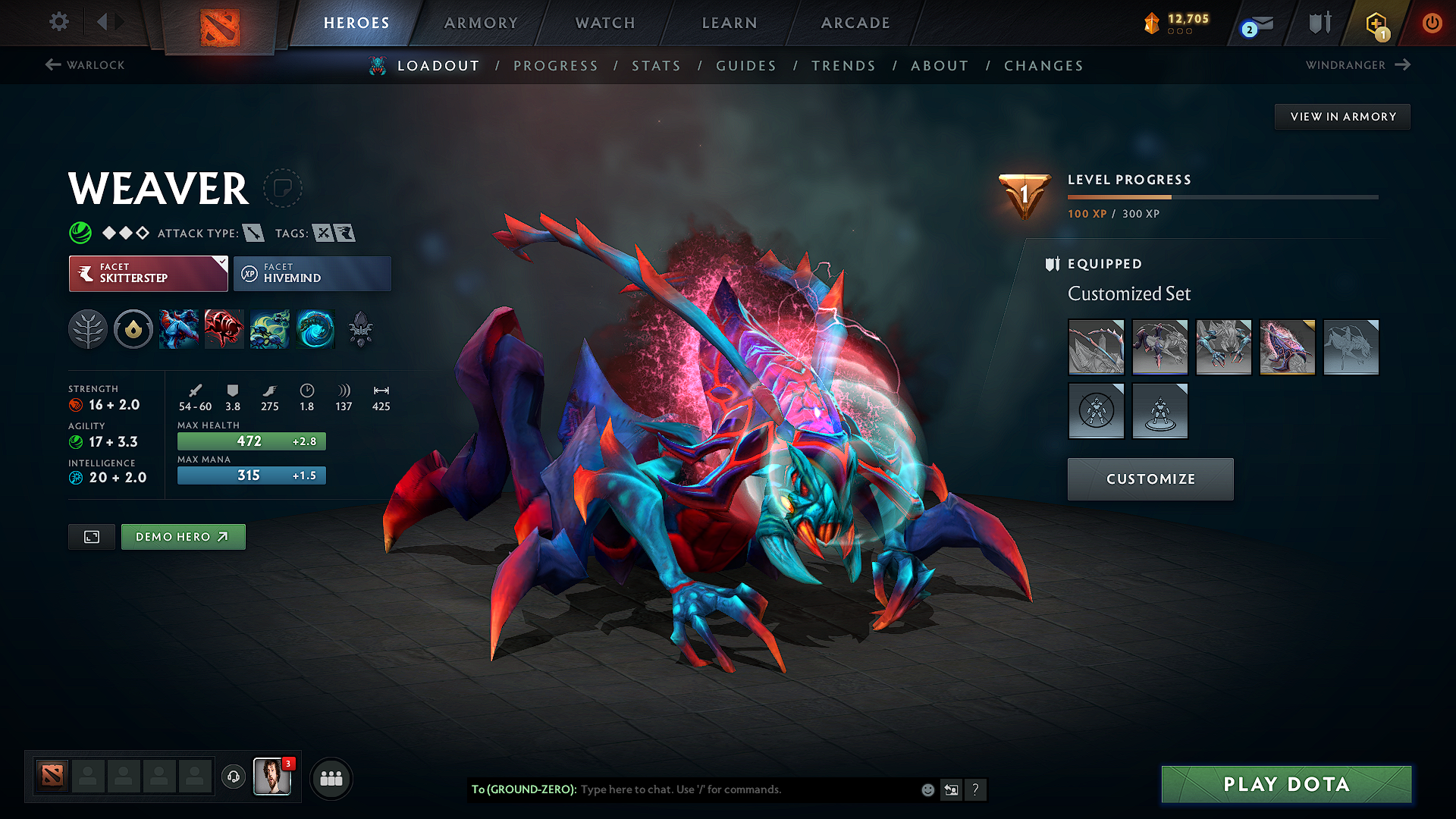Open the chat channel selector next to chat box
Screen dimensions: 1456x819
click(x=951, y=789)
